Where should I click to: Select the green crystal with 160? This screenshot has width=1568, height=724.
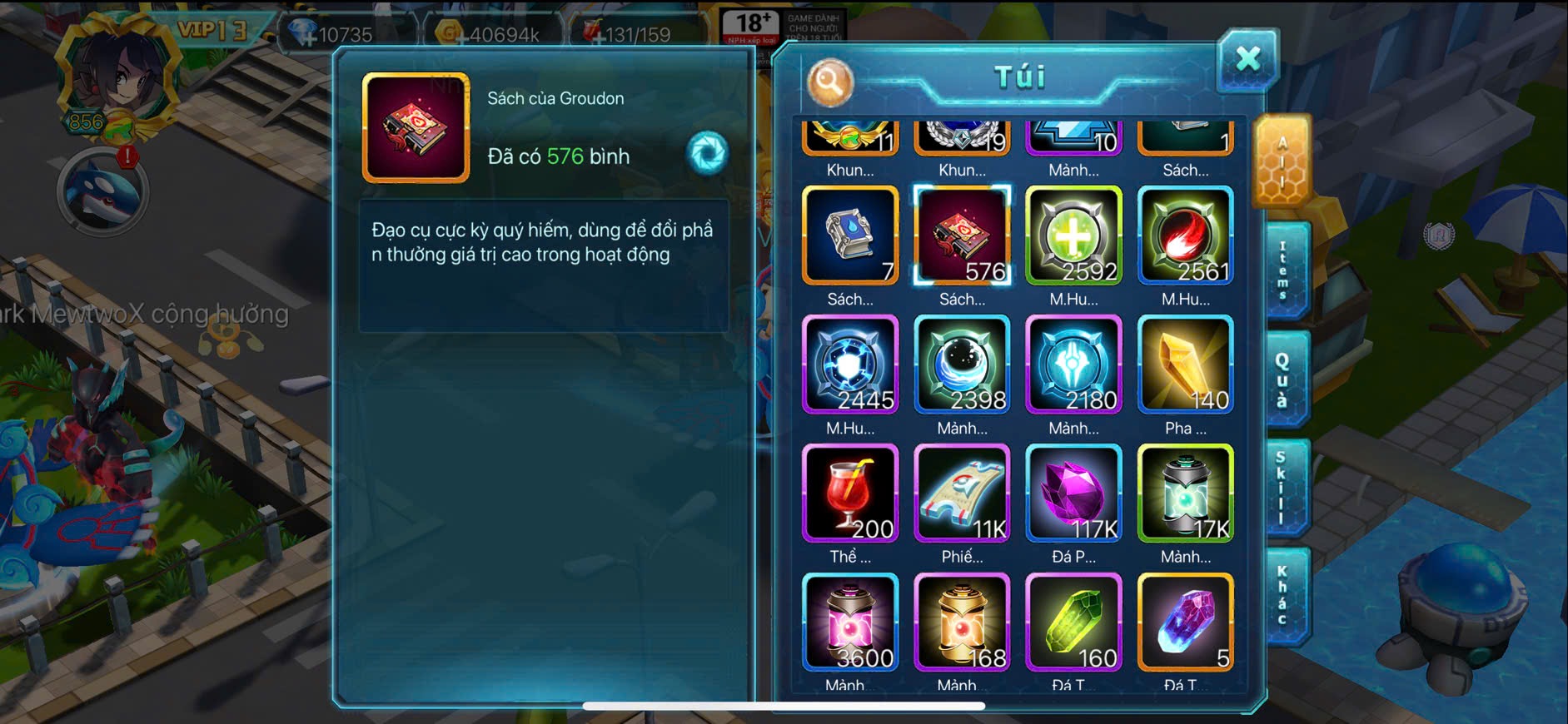[x=1073, y=622]
